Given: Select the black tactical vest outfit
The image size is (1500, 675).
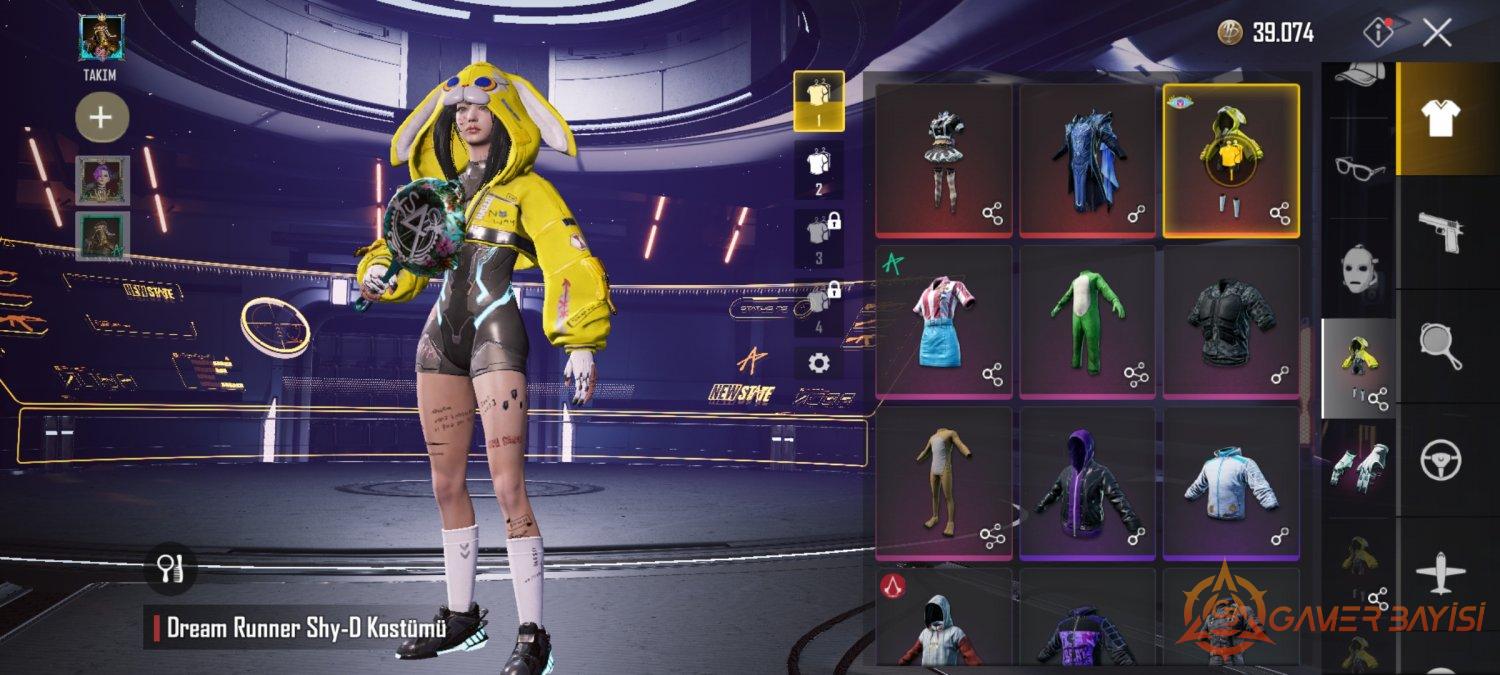Looking at the screenshot, I should pyautogui.click(x=1231, y=322).
